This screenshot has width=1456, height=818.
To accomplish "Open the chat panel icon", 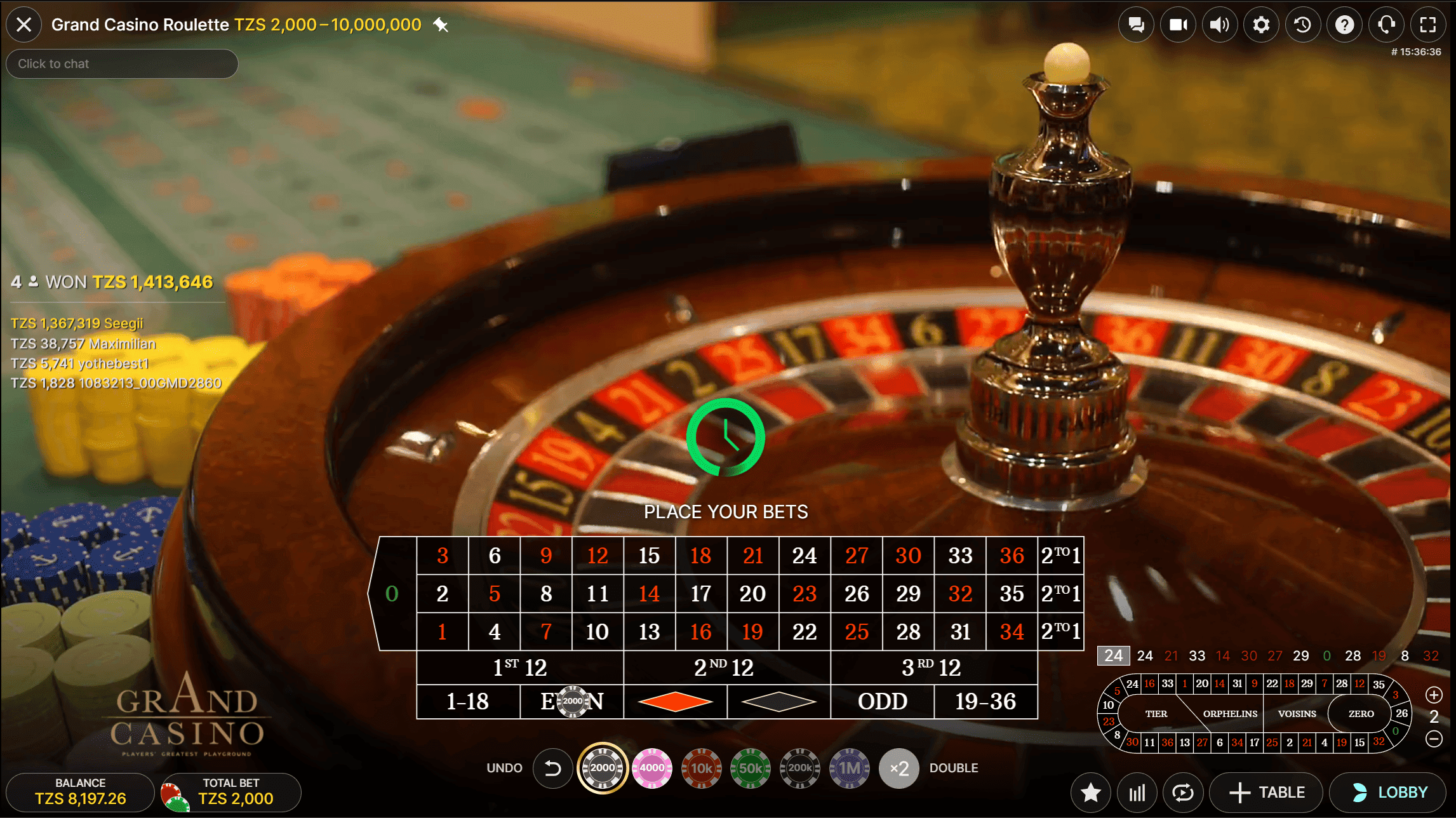I will [x=1137, y=24].
